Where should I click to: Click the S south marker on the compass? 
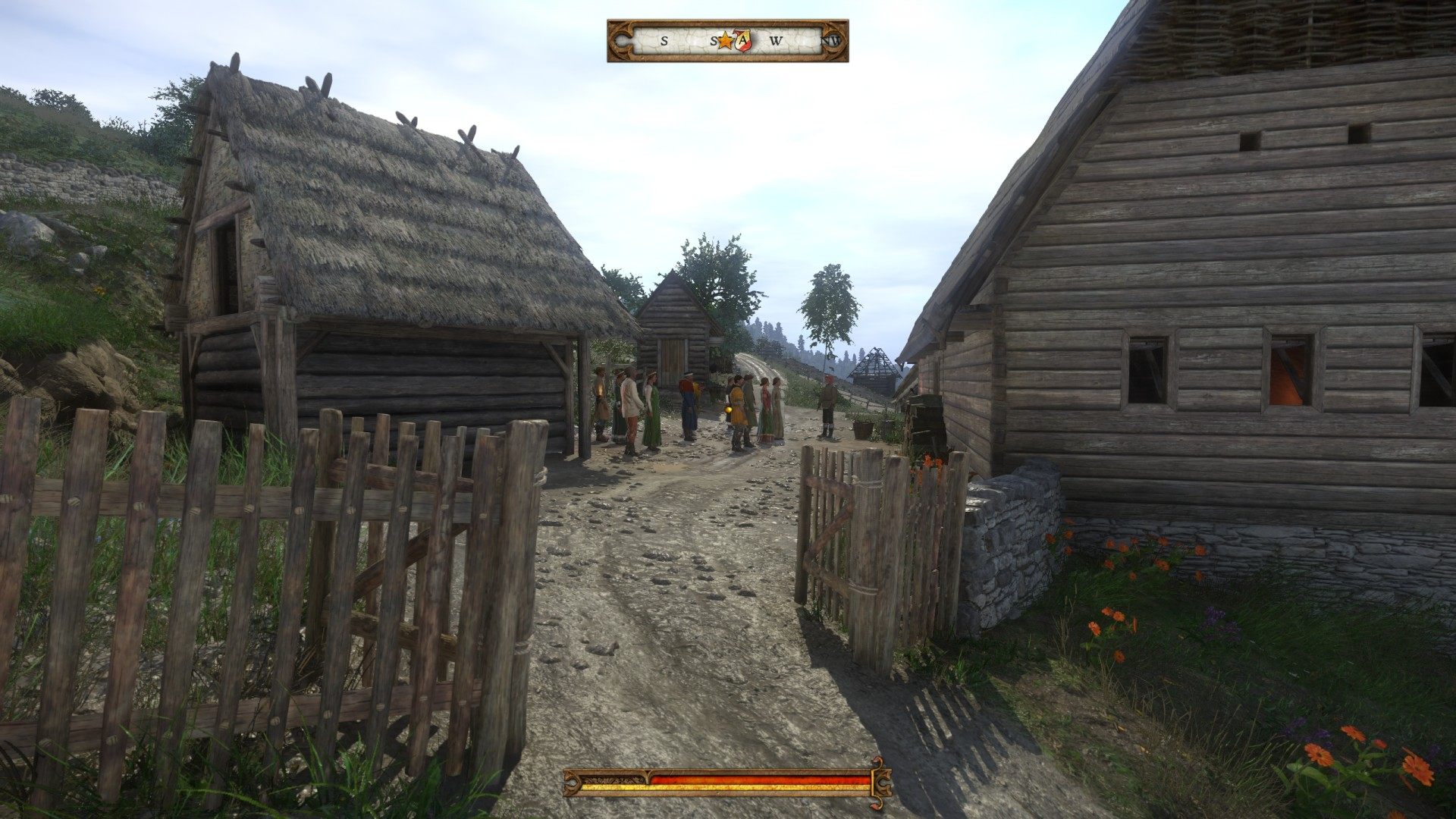coord(664,40)
